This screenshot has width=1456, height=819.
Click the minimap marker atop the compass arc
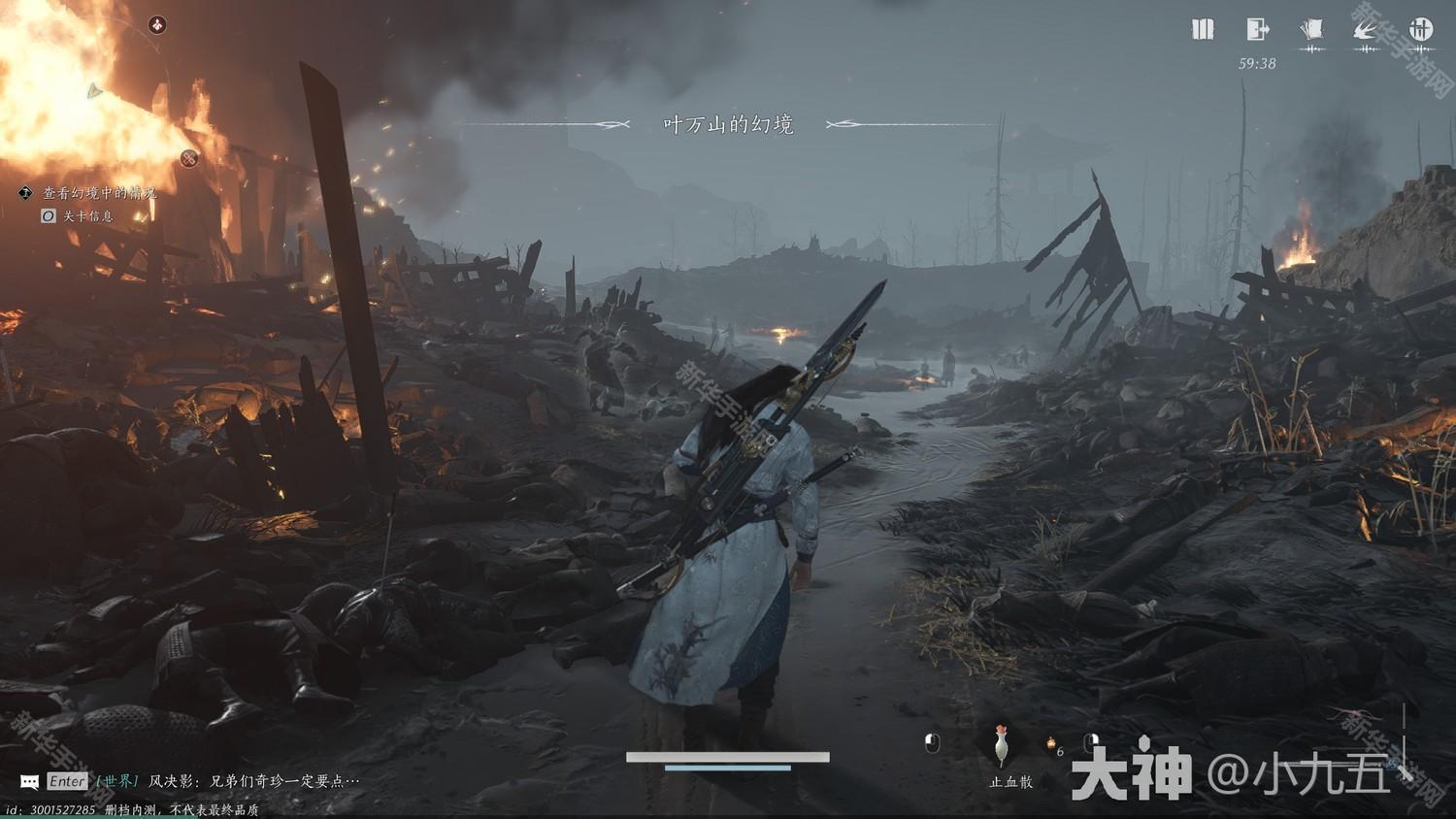[157, 24]
